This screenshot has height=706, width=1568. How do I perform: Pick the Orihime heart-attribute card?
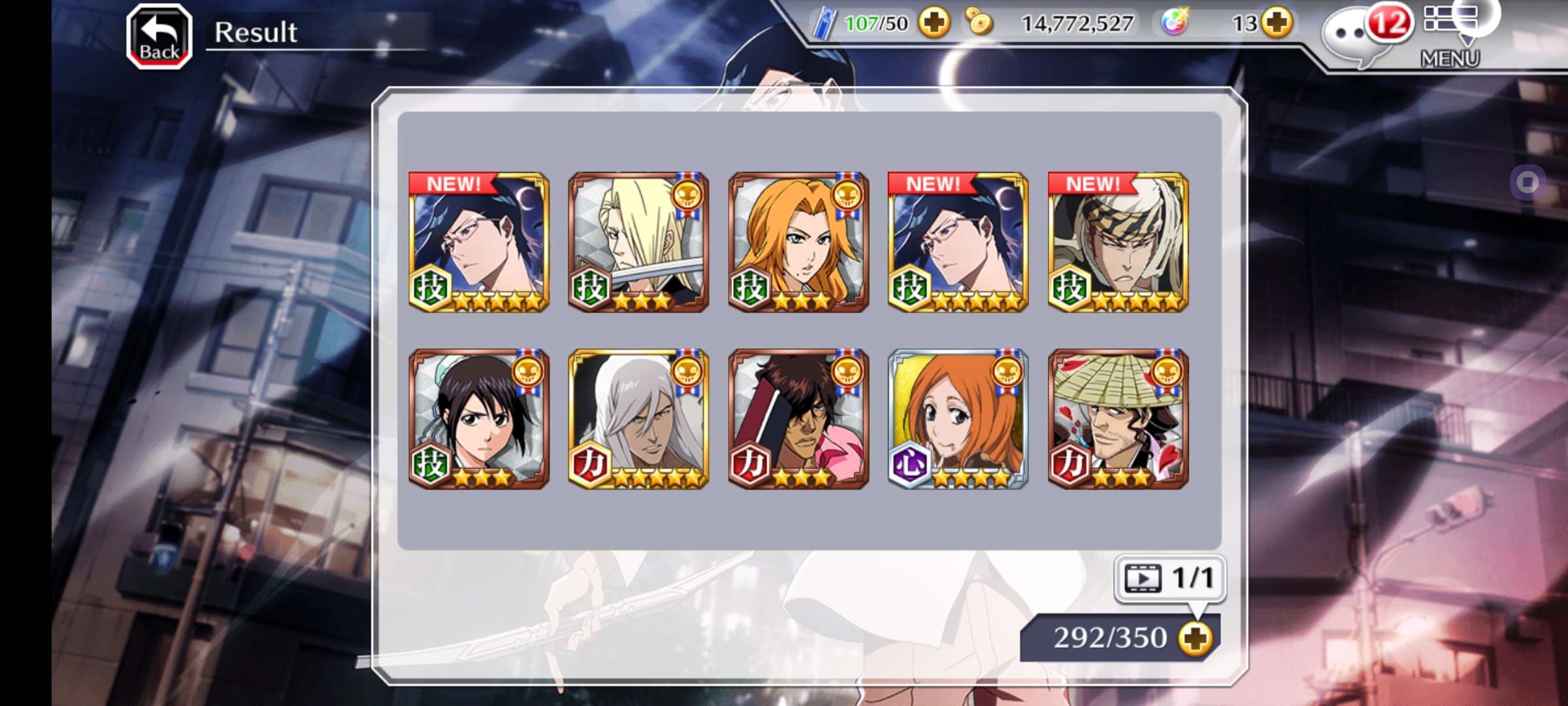[x=958, y=418]
